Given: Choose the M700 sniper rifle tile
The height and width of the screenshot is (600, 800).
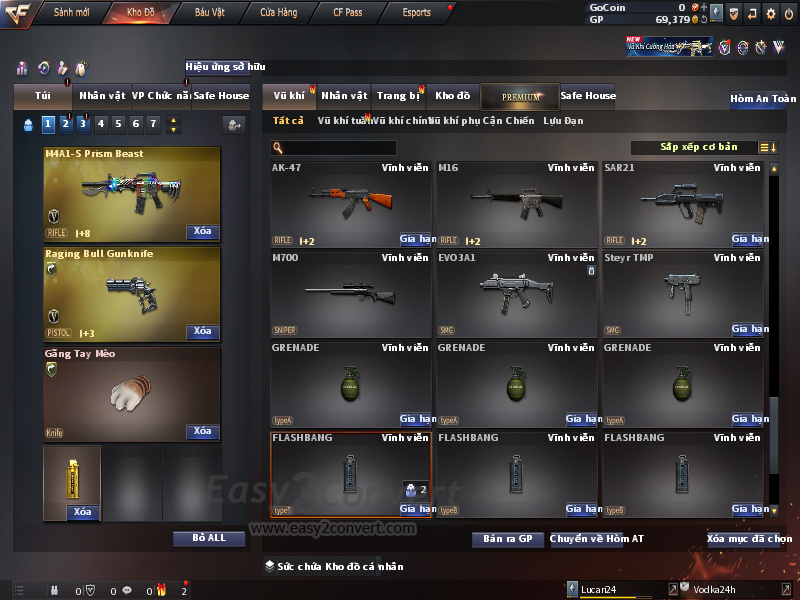Looking at the screenshot, I should 351,293.
